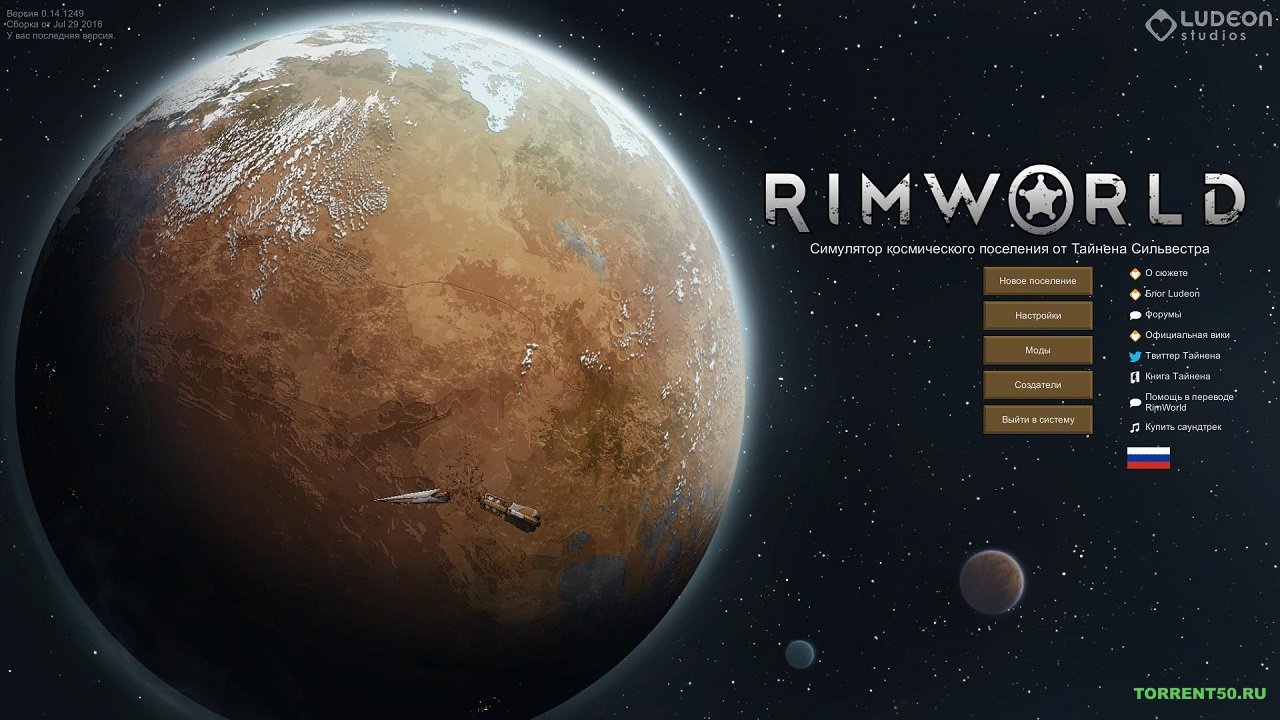Open the Моды mods menu
The image size is (1280, 720).
tap(1038, 350)
